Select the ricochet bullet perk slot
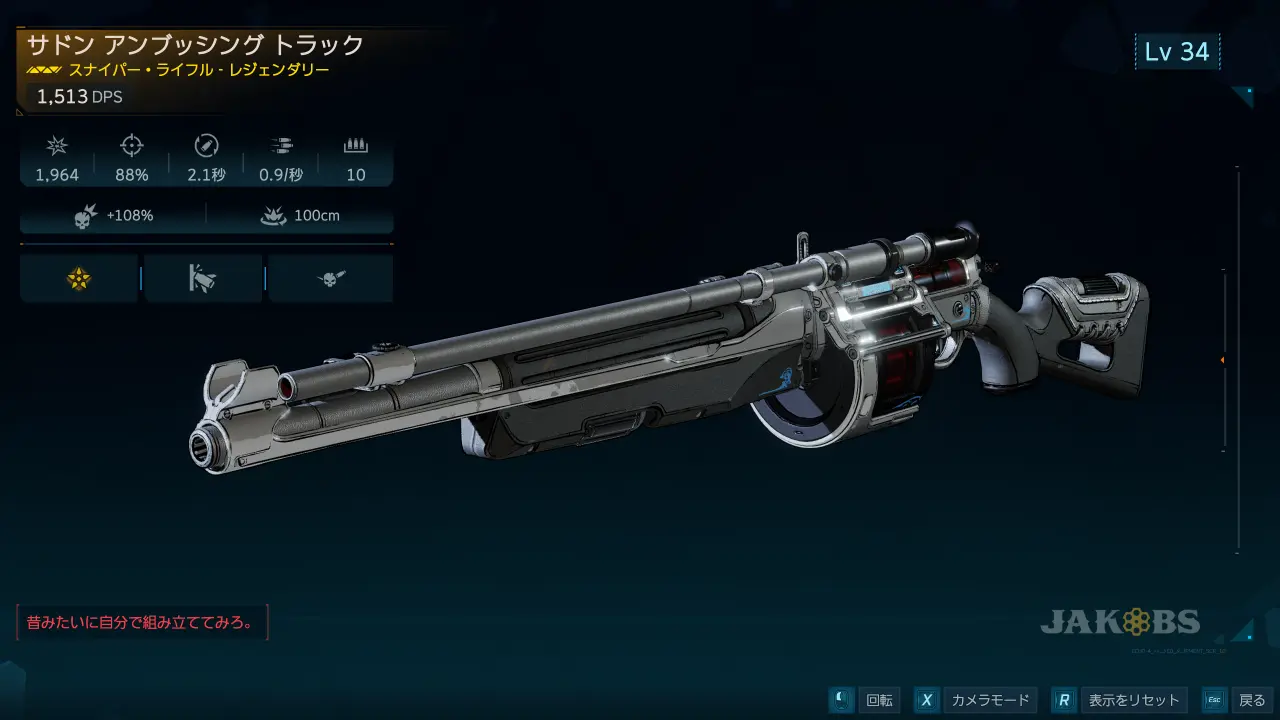Screen dimensions: 1280x720 point(203,280)
